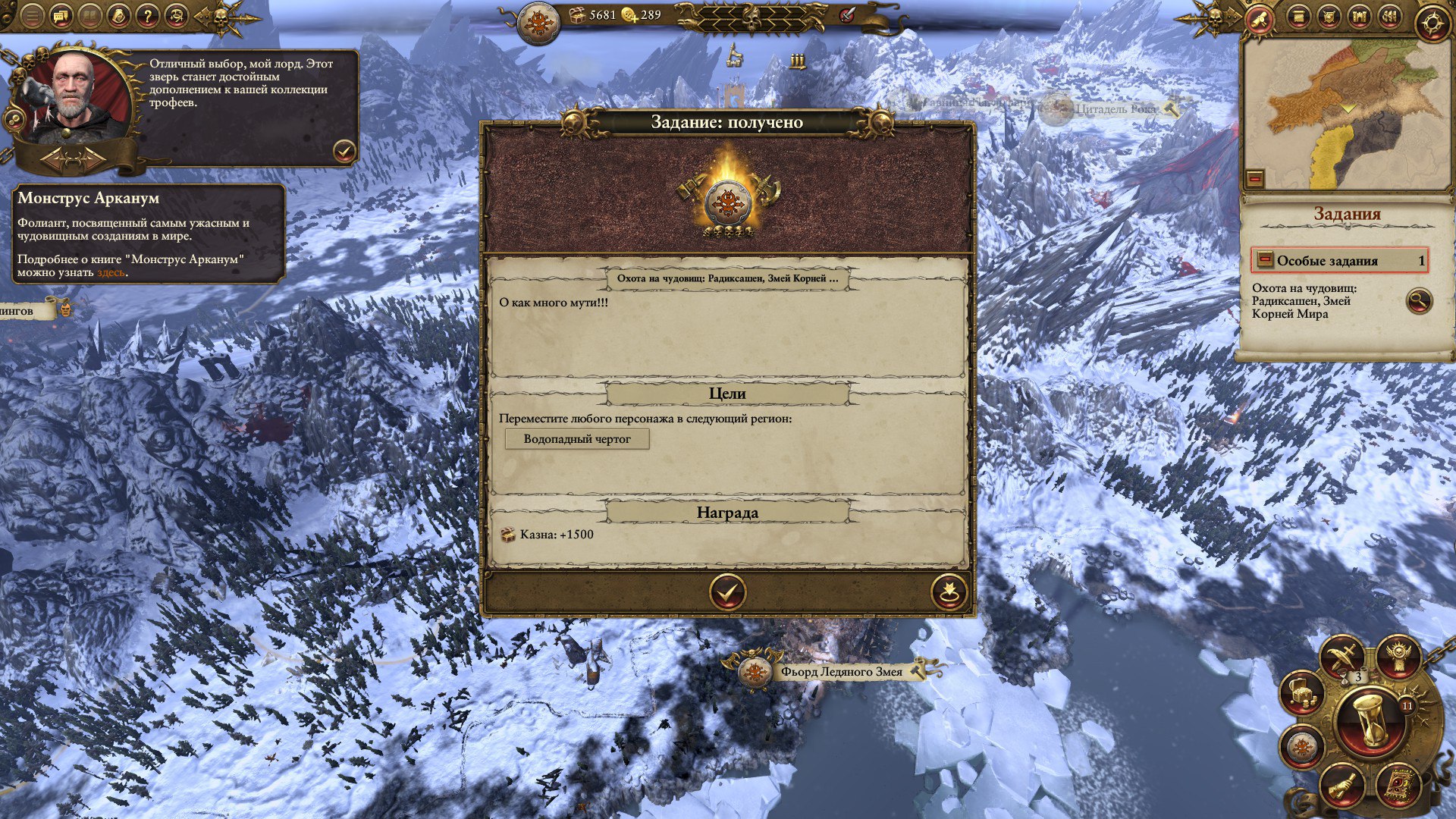Select the Водопадный чертог region button
The image size is (1456, 819).
pyautogui.click(x=577, y=439)
